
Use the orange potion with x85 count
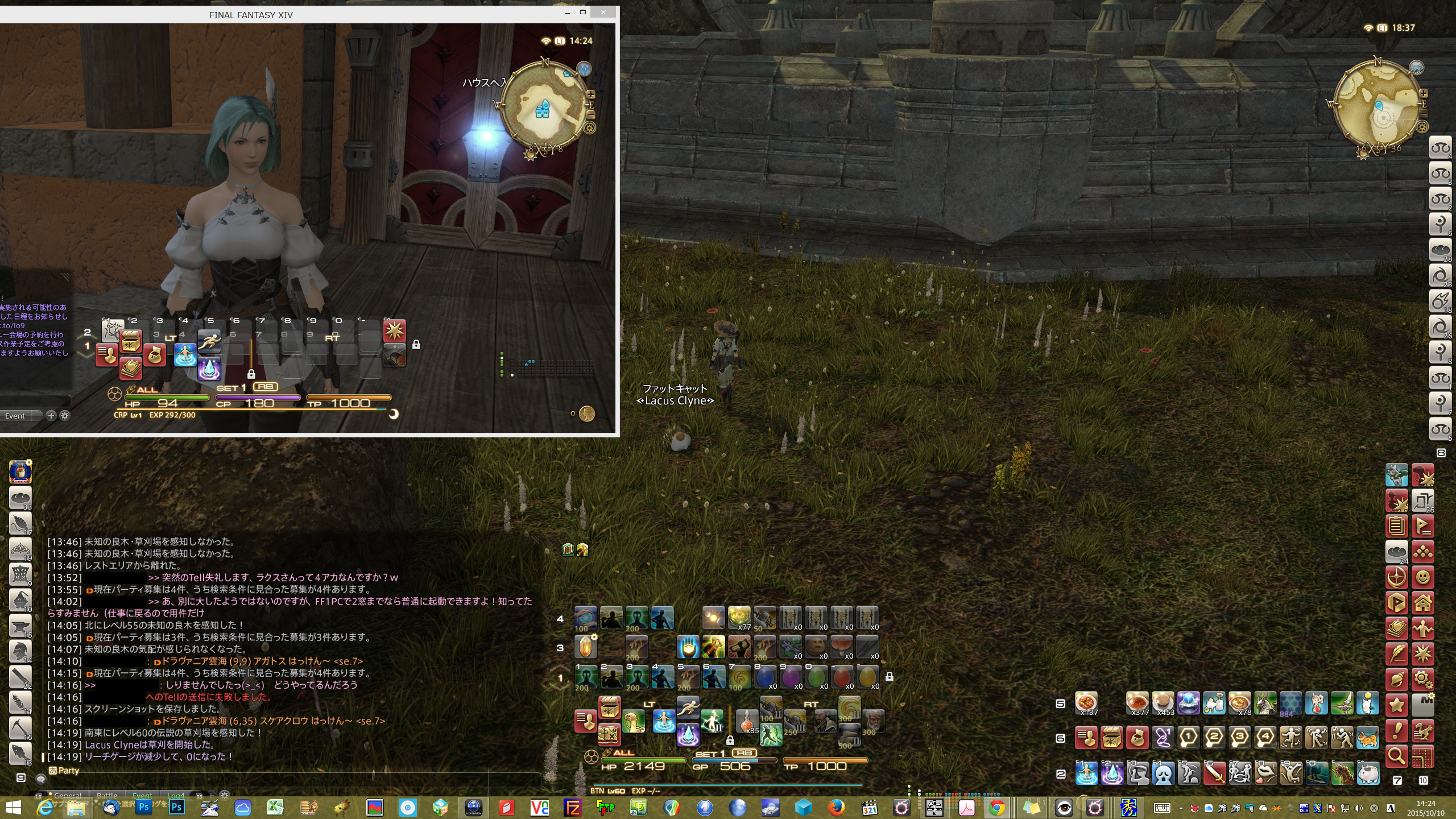pyautogui.click(x=747, y=720)
